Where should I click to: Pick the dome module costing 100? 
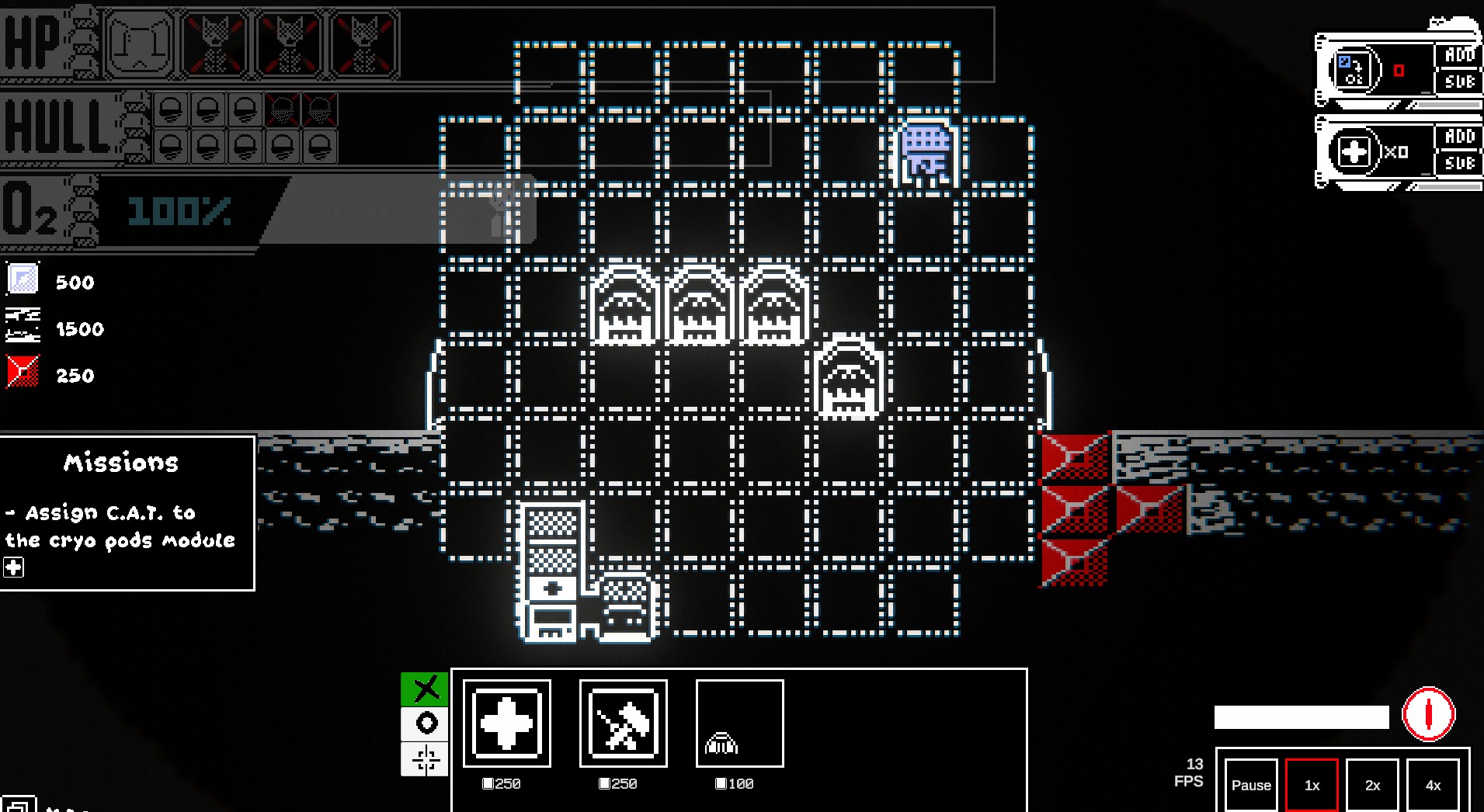739,724
